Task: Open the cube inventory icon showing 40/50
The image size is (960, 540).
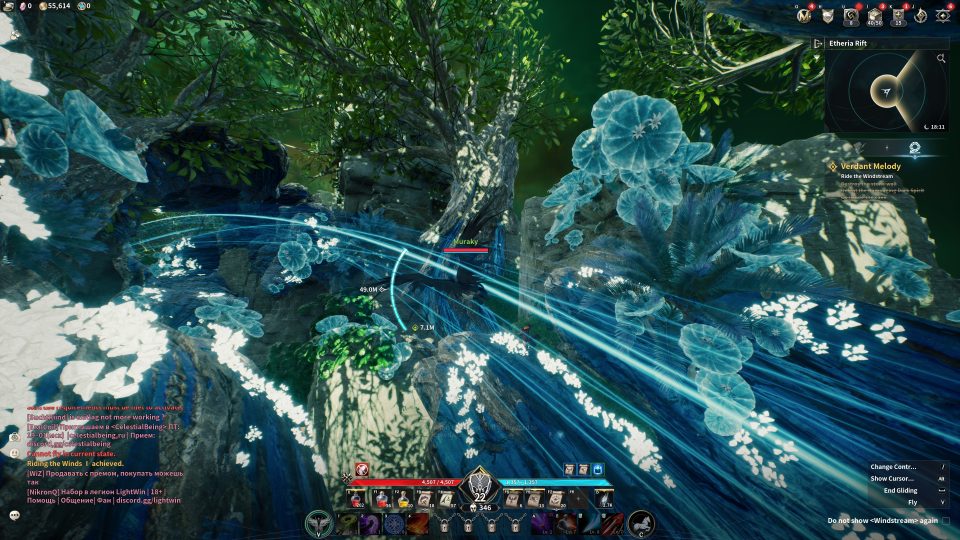Action: pyautogui.click(x=873, y=15)
